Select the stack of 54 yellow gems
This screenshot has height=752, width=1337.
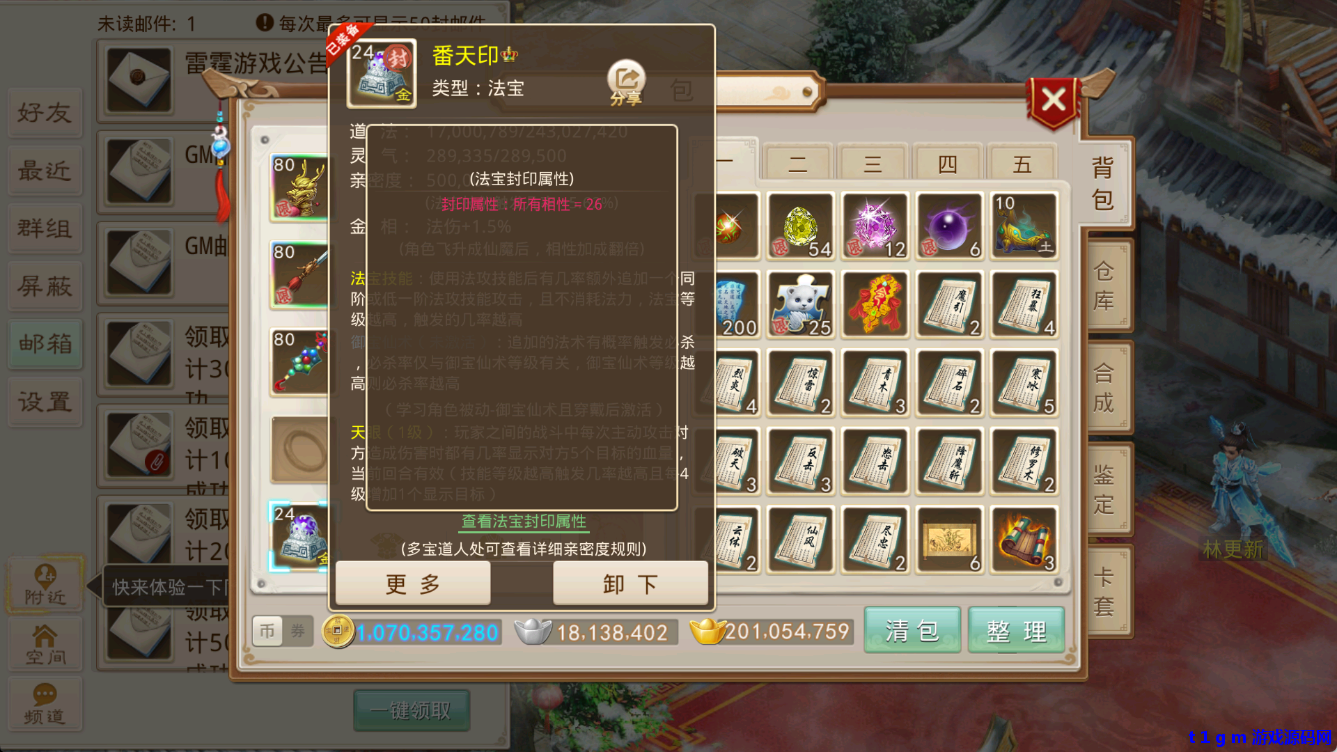[800, 222]
